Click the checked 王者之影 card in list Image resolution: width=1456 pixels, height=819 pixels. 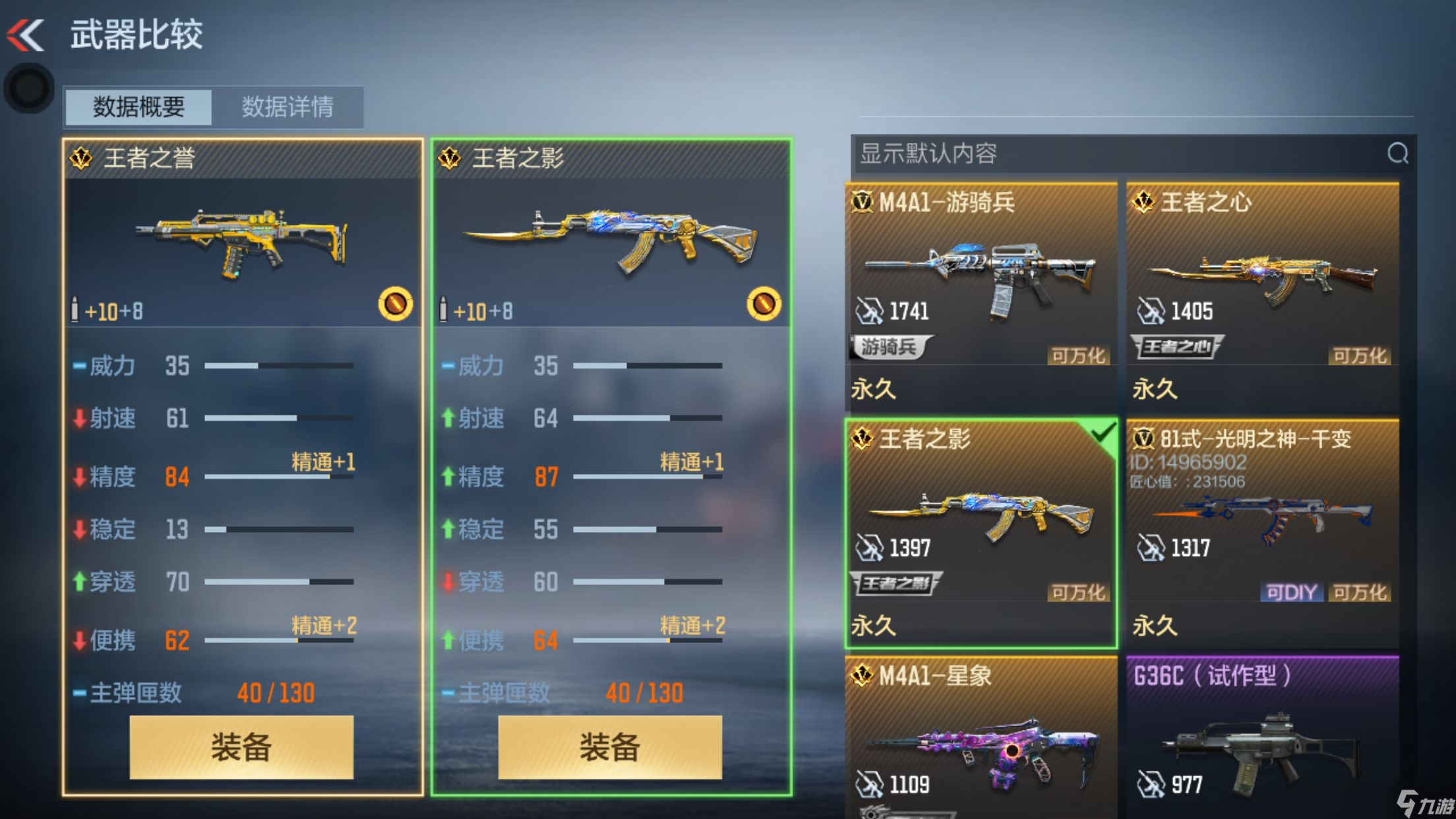[x=981, y=528]
